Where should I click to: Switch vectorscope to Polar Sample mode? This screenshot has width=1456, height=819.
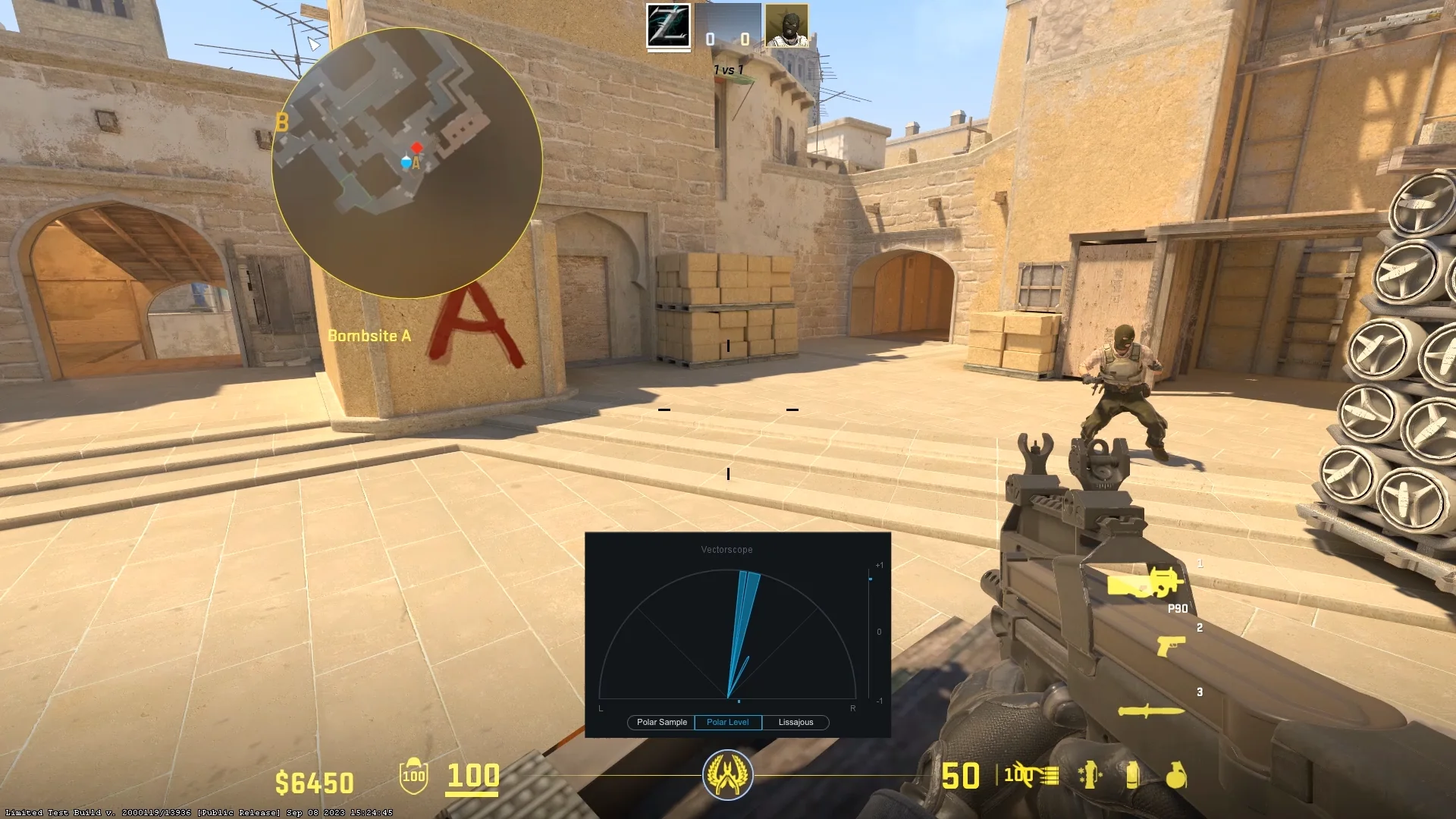[x=660, y=722]
